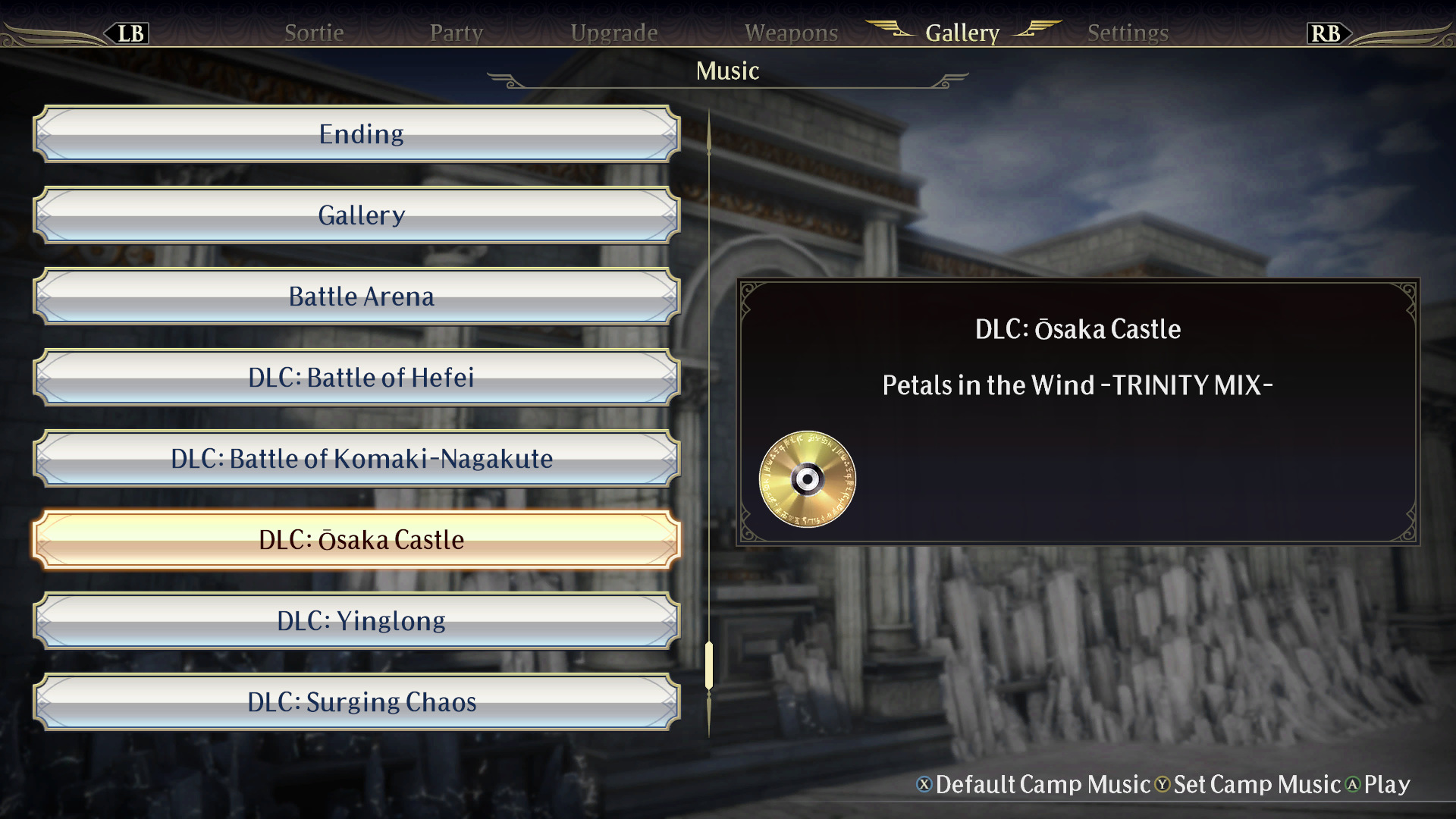Image resolution: width=1456 pixels, height=819 pixels.
Task: Click the gold wing emblem beside Gallery
Action: pos(893,30)
